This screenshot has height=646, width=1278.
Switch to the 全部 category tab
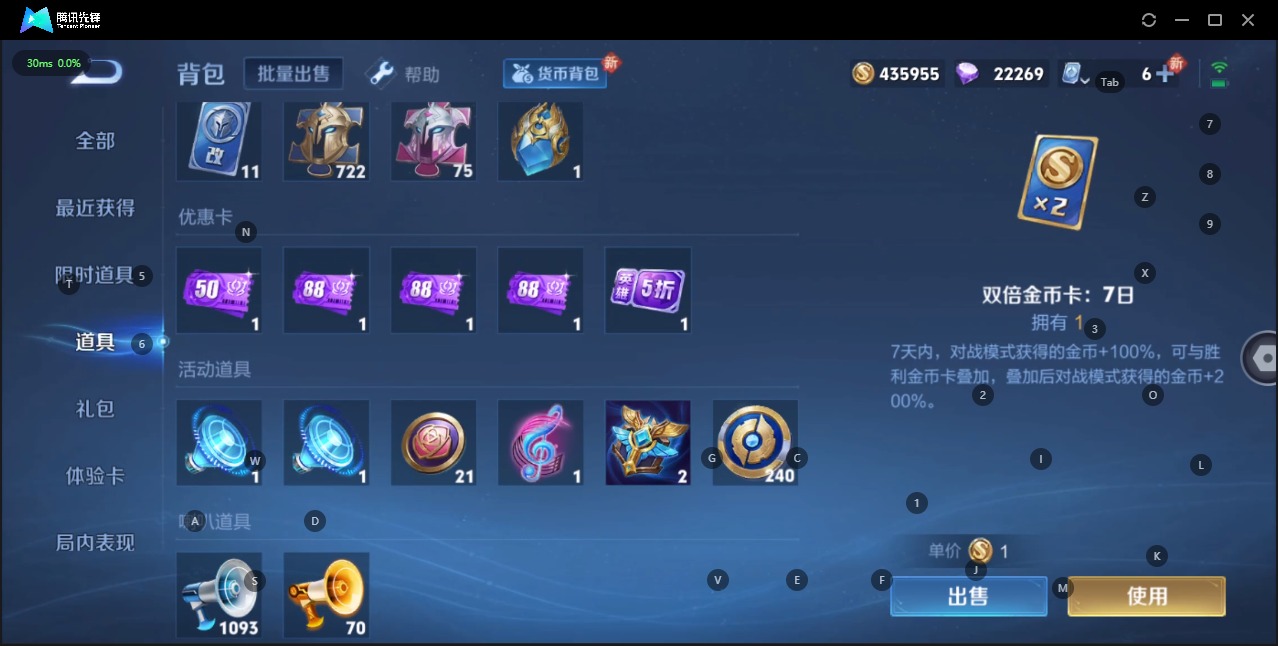(95, 141)
